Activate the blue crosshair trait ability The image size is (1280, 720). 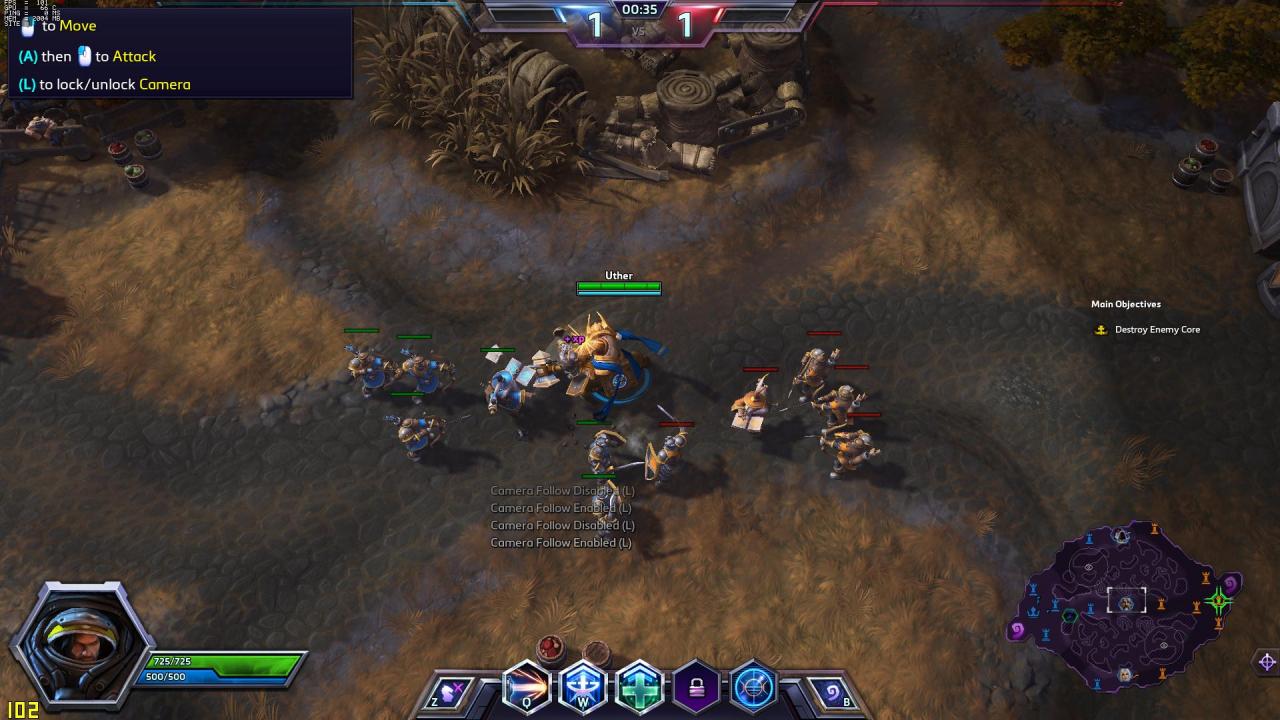point(753,688)
